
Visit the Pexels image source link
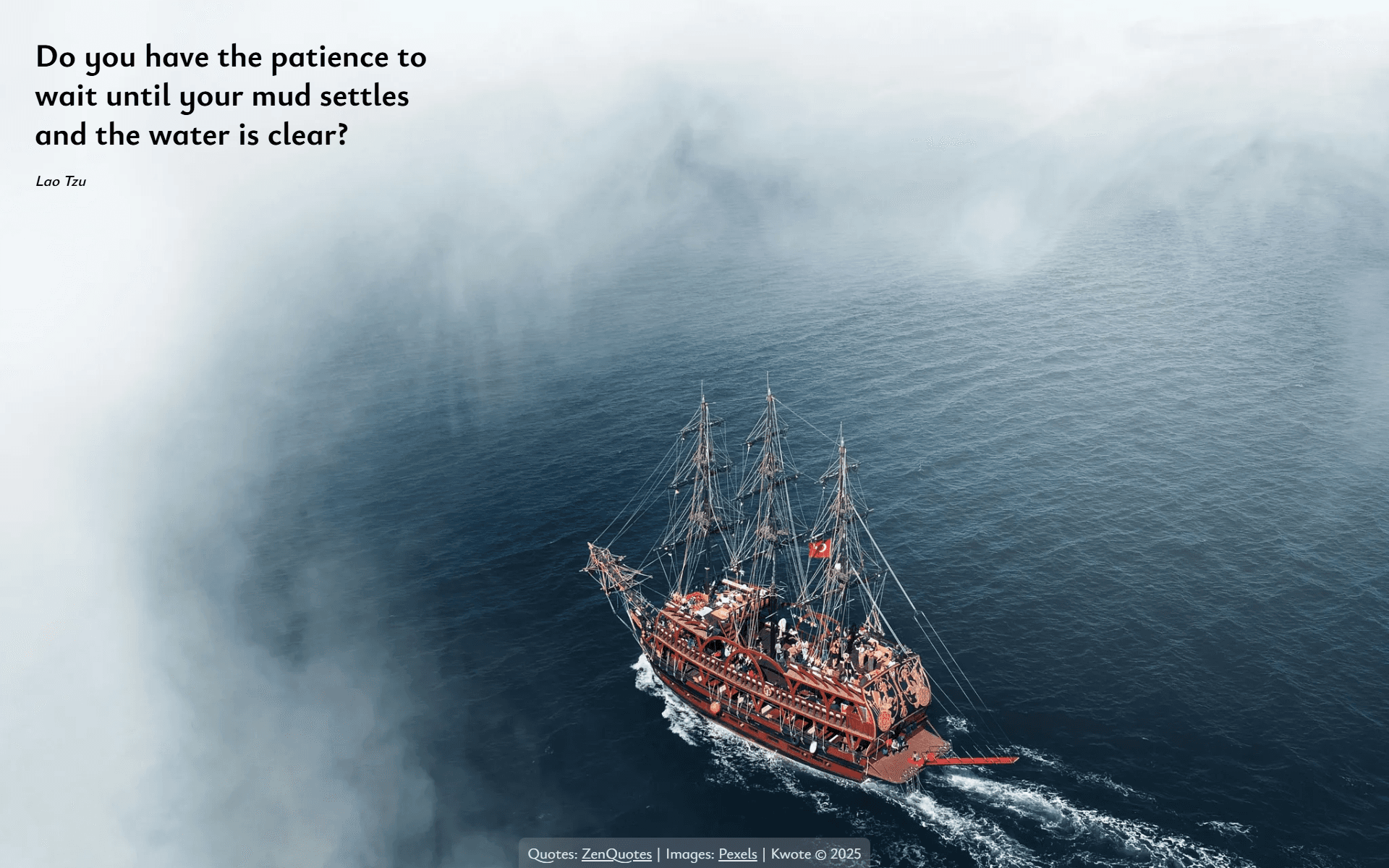click(x=737, y=854)
